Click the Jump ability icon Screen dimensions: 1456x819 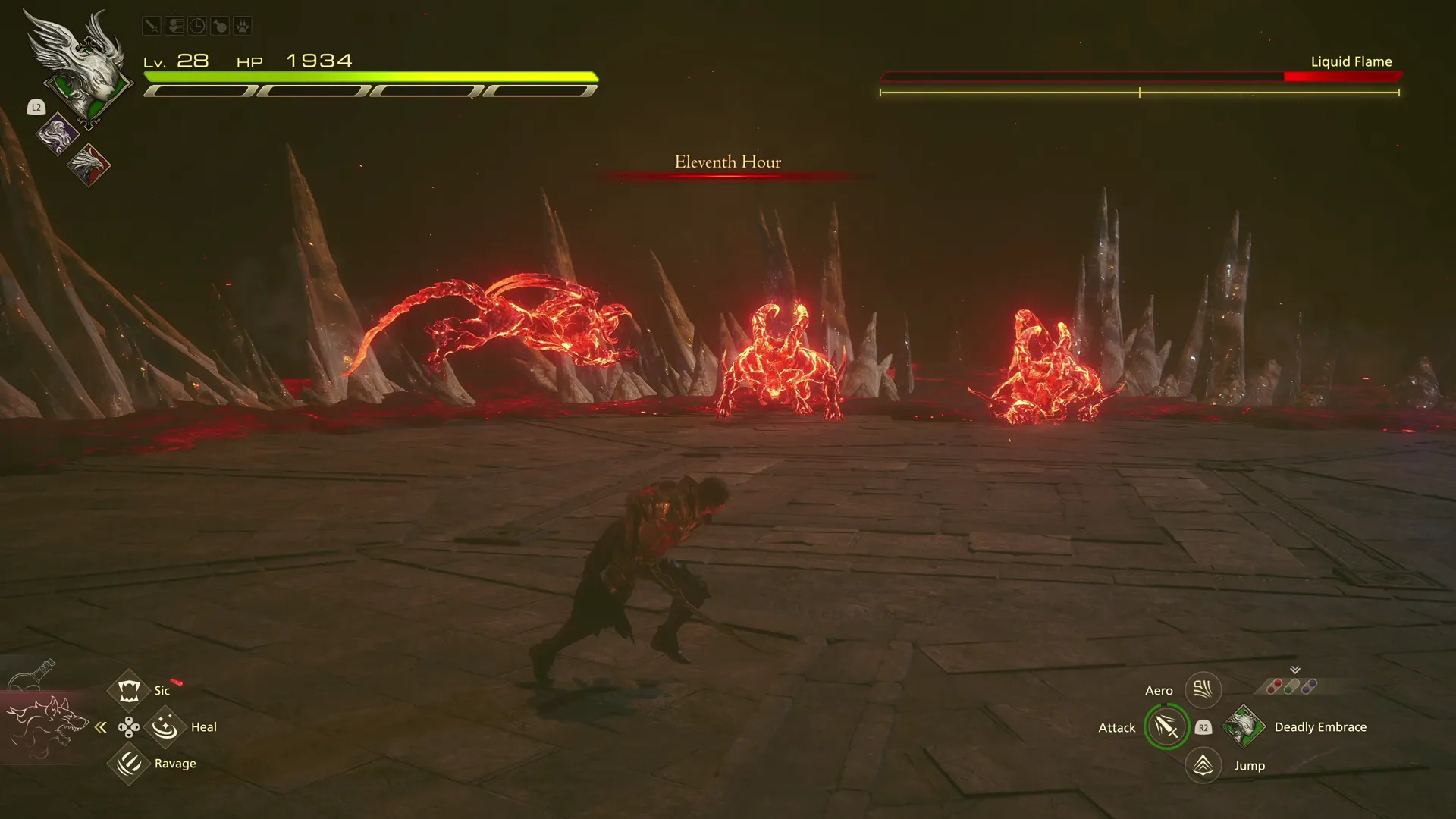click(1203, 765)
